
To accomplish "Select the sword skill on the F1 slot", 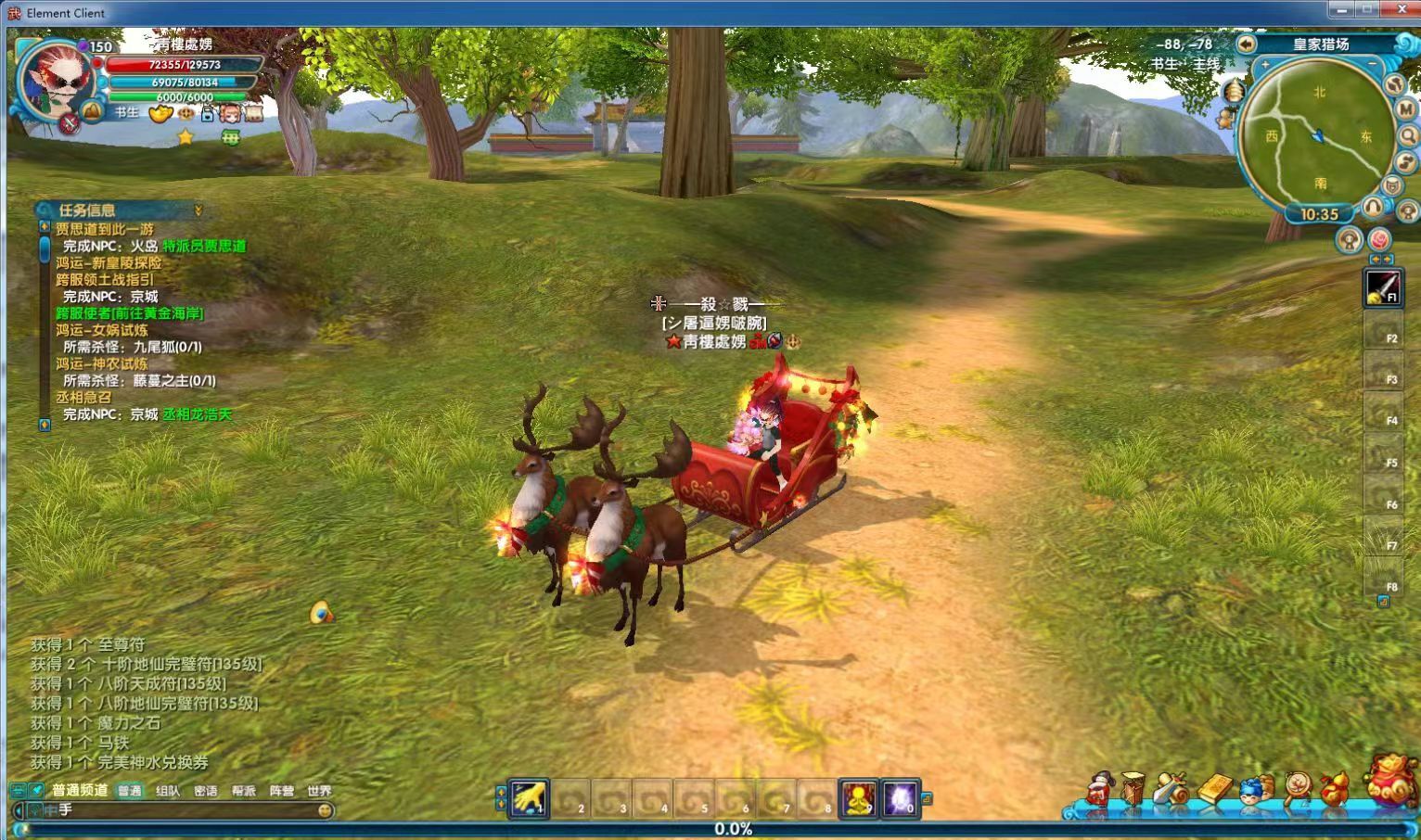I will click(1382, 286).
